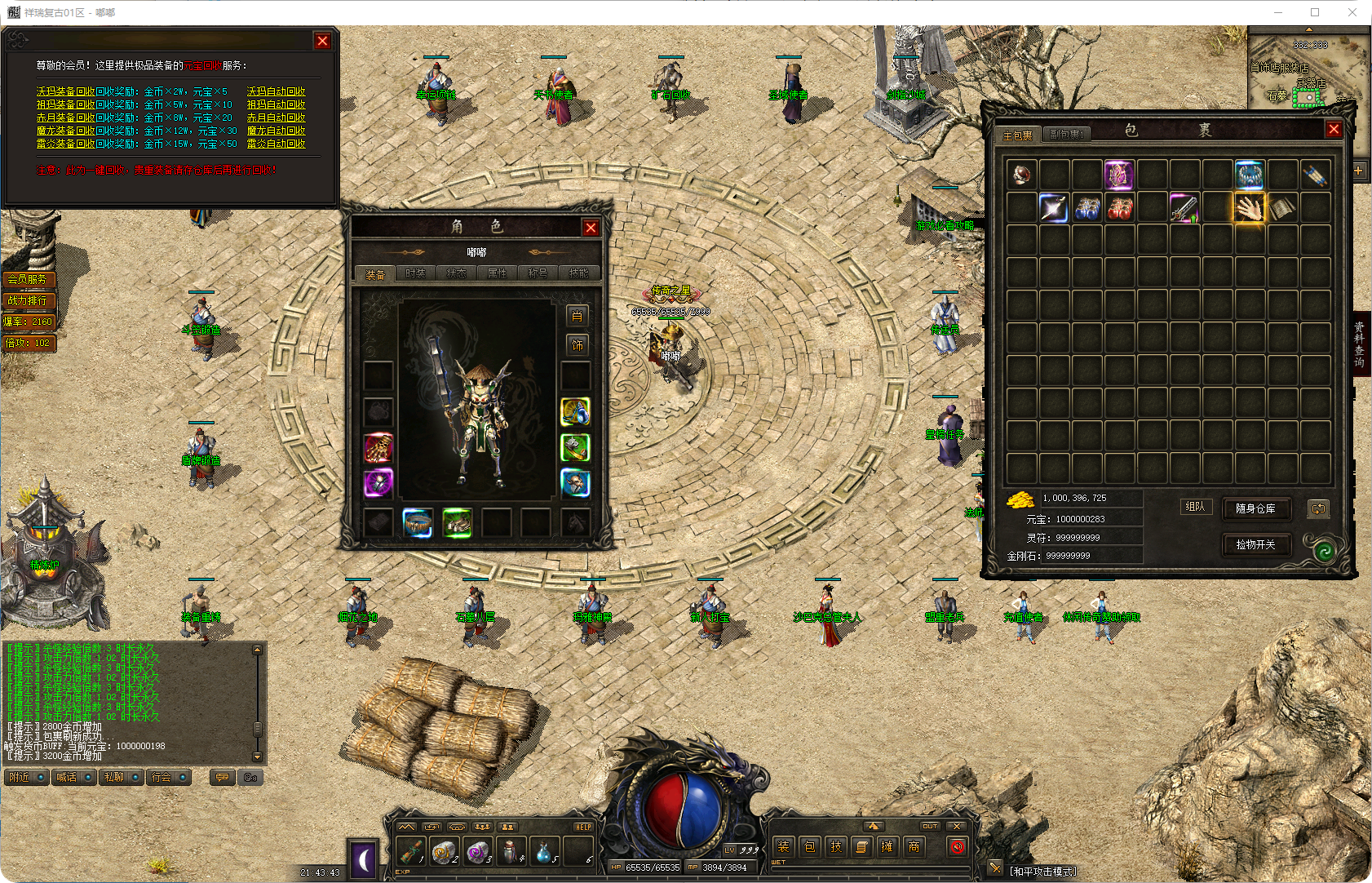Viewport: 1372px width, 883px height.
Task: Use the blue potion in hotbar slot 5
Action: pos(544,851)
